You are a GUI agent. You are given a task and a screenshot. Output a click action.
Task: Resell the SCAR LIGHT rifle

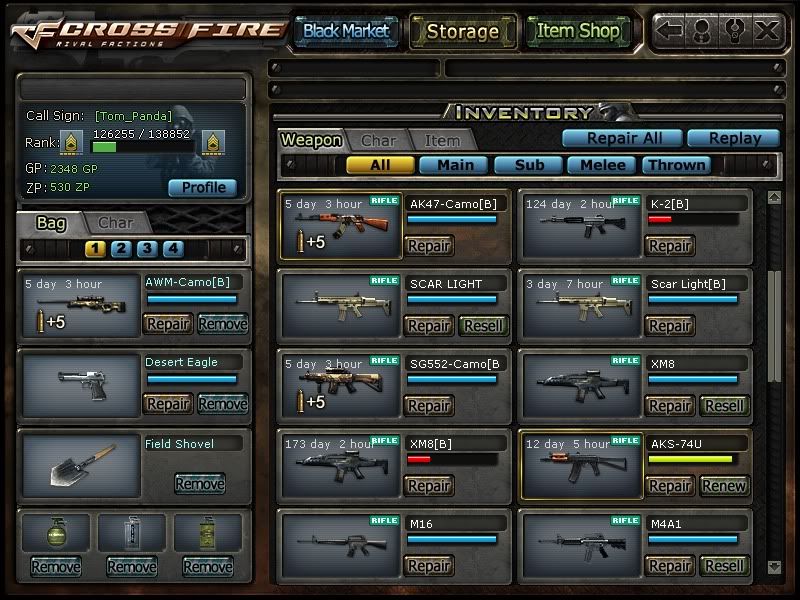pyautogui.click(x=483, y=326)
